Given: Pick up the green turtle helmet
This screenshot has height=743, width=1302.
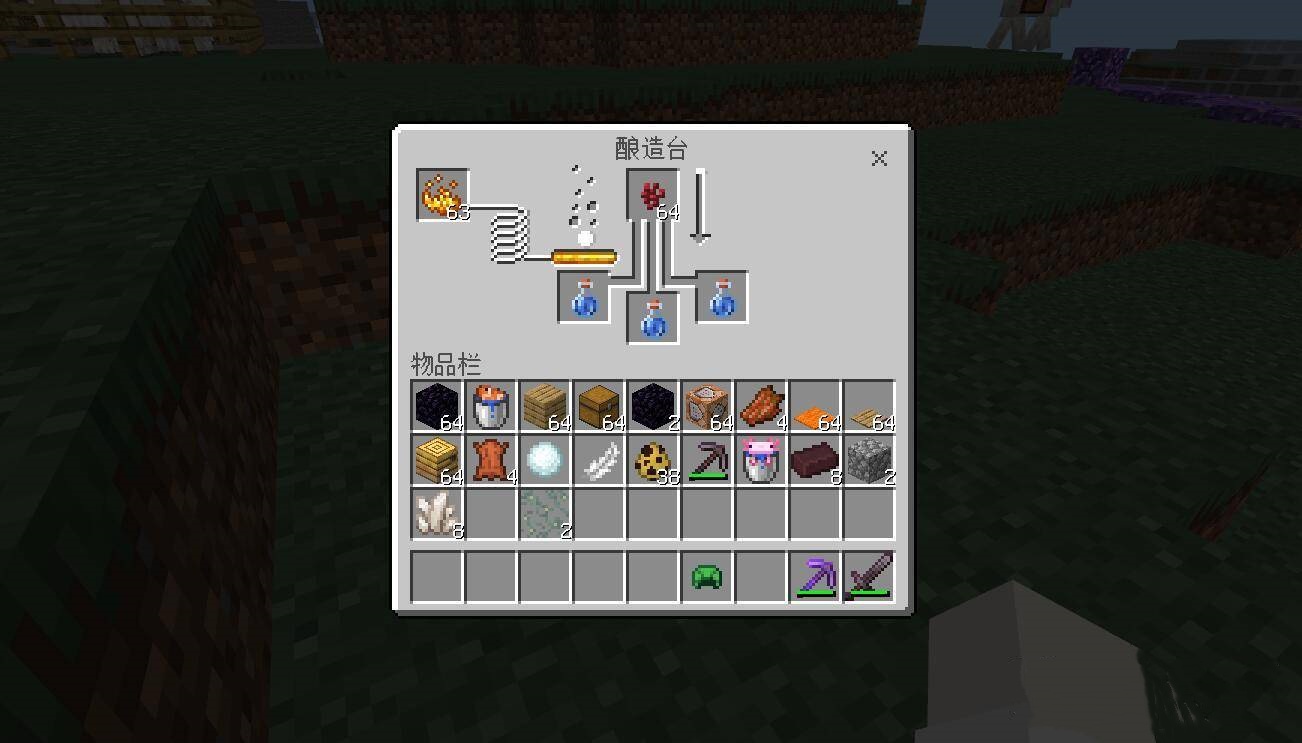Looking at the screenshot, I should tap(707, 577).
